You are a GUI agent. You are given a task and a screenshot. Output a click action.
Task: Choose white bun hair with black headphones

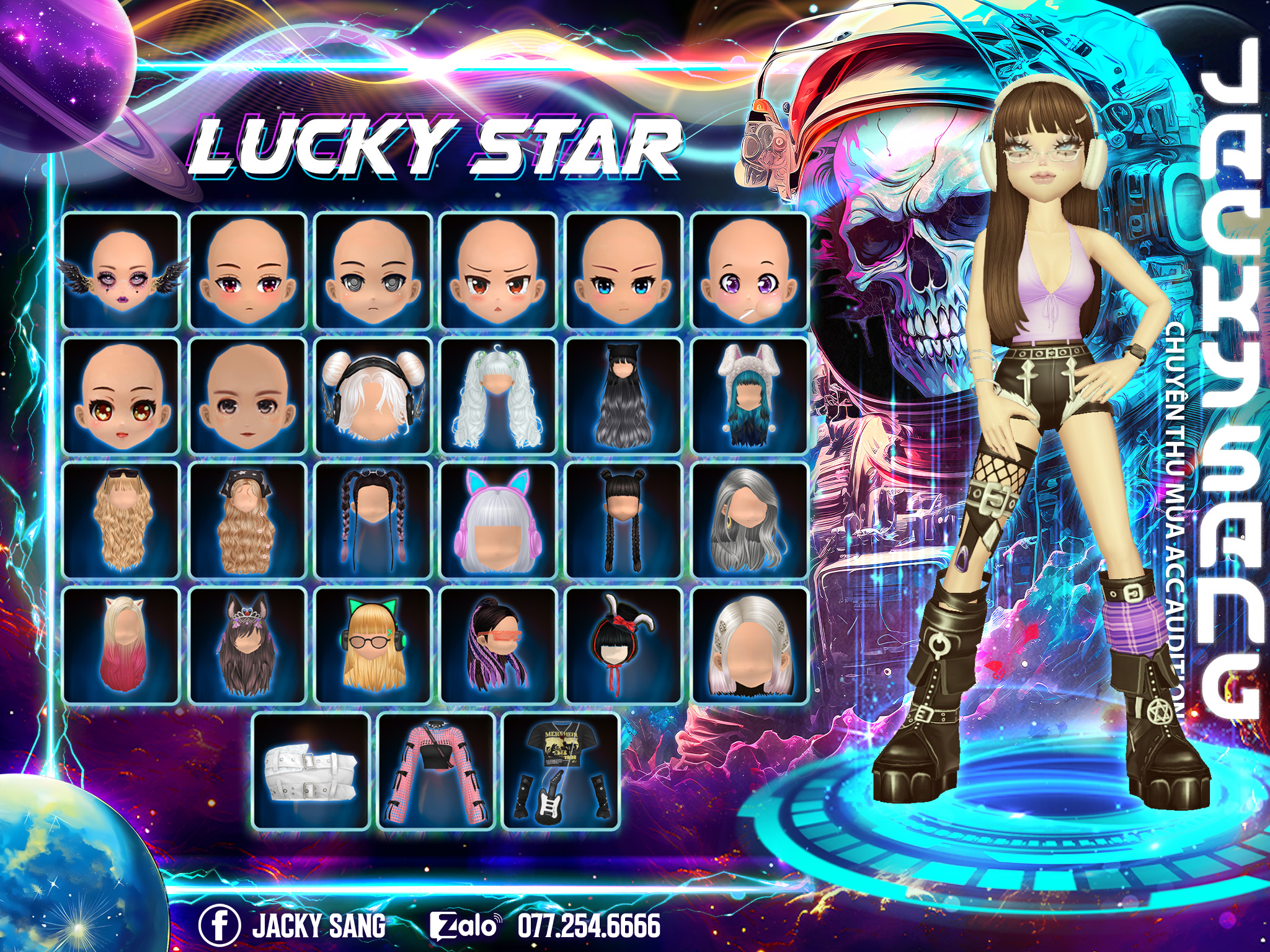[x=373, y=396]
